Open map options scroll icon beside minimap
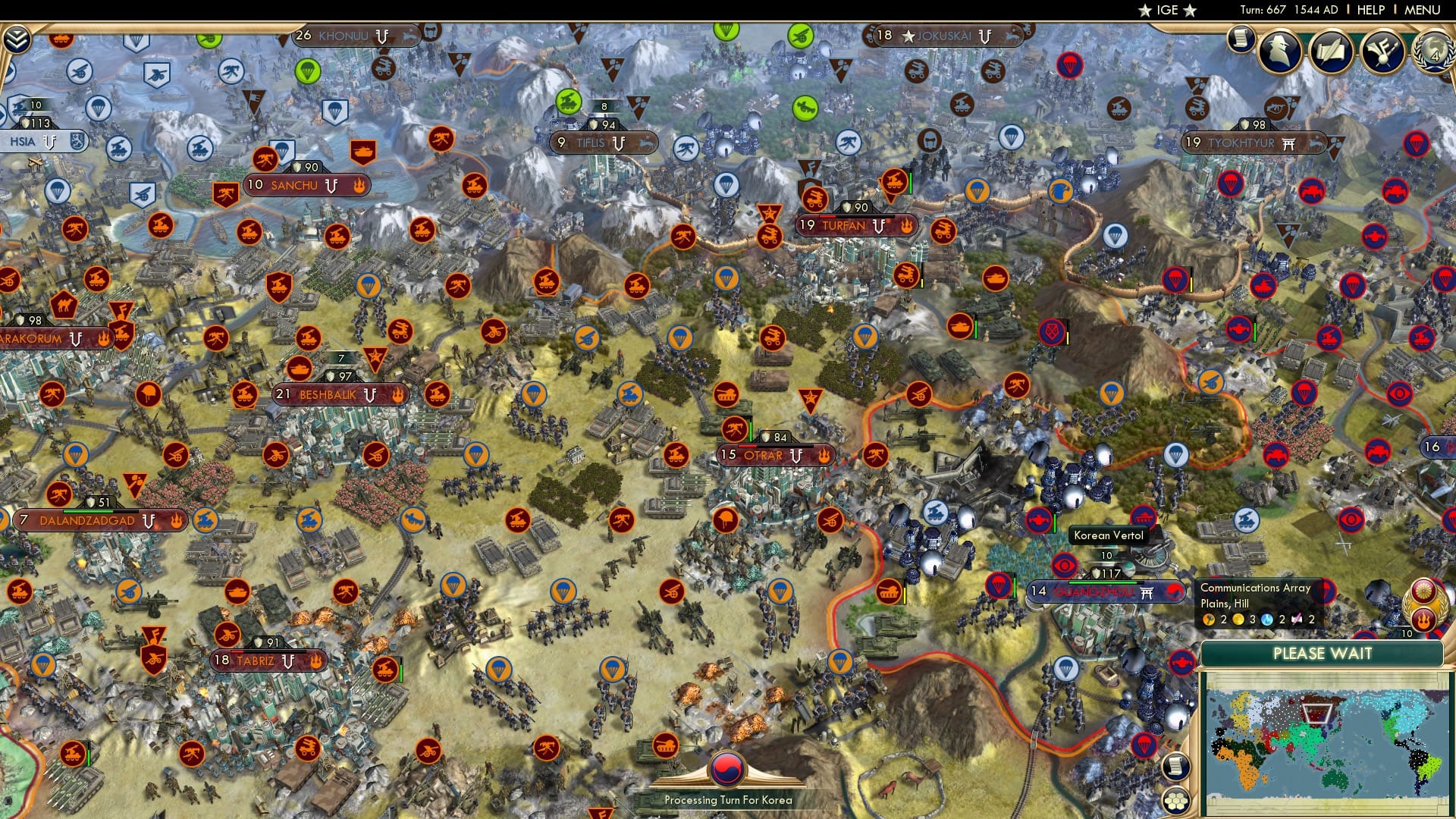This screenshot has height=819, width=1456. tap(1175, 767)
